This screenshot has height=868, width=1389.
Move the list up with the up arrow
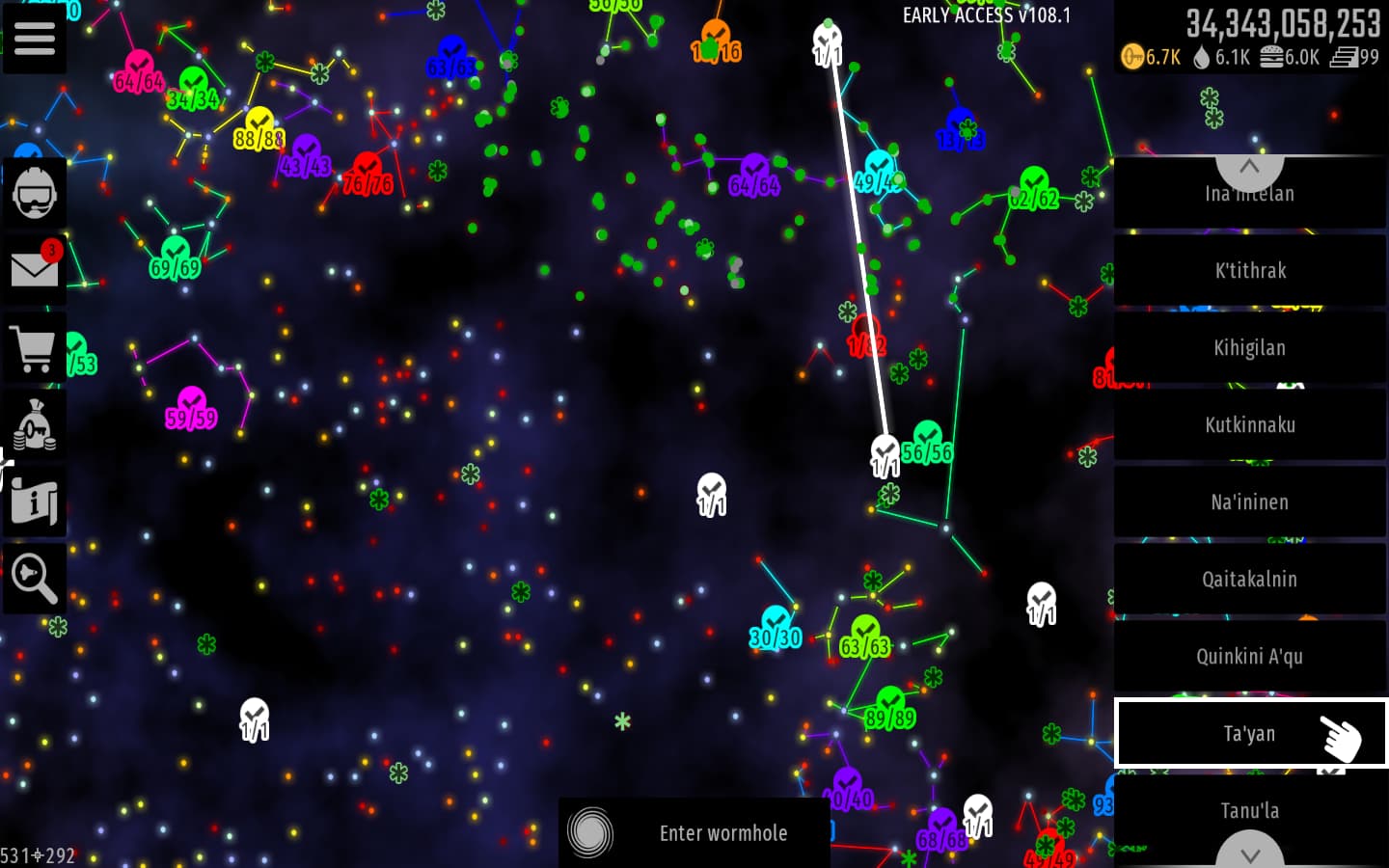1249,169
